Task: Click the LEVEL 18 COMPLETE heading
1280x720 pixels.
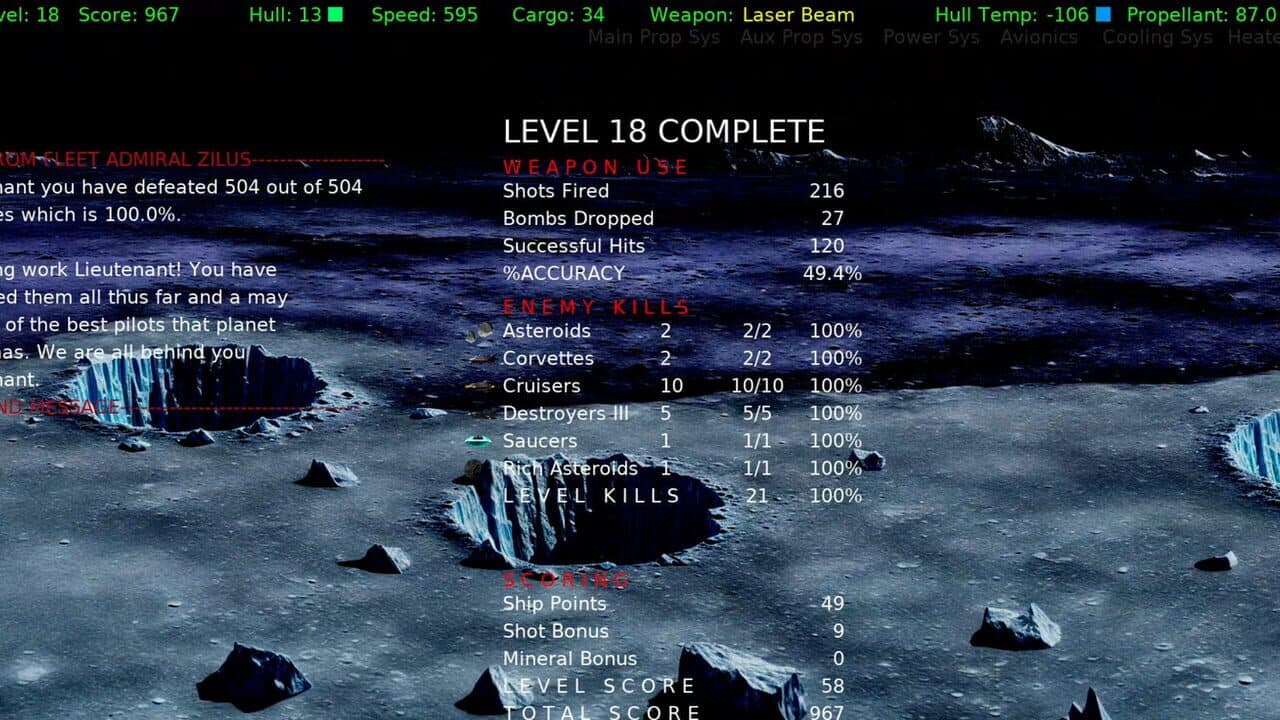Action: pyautogui.click(x=663, y=130)
